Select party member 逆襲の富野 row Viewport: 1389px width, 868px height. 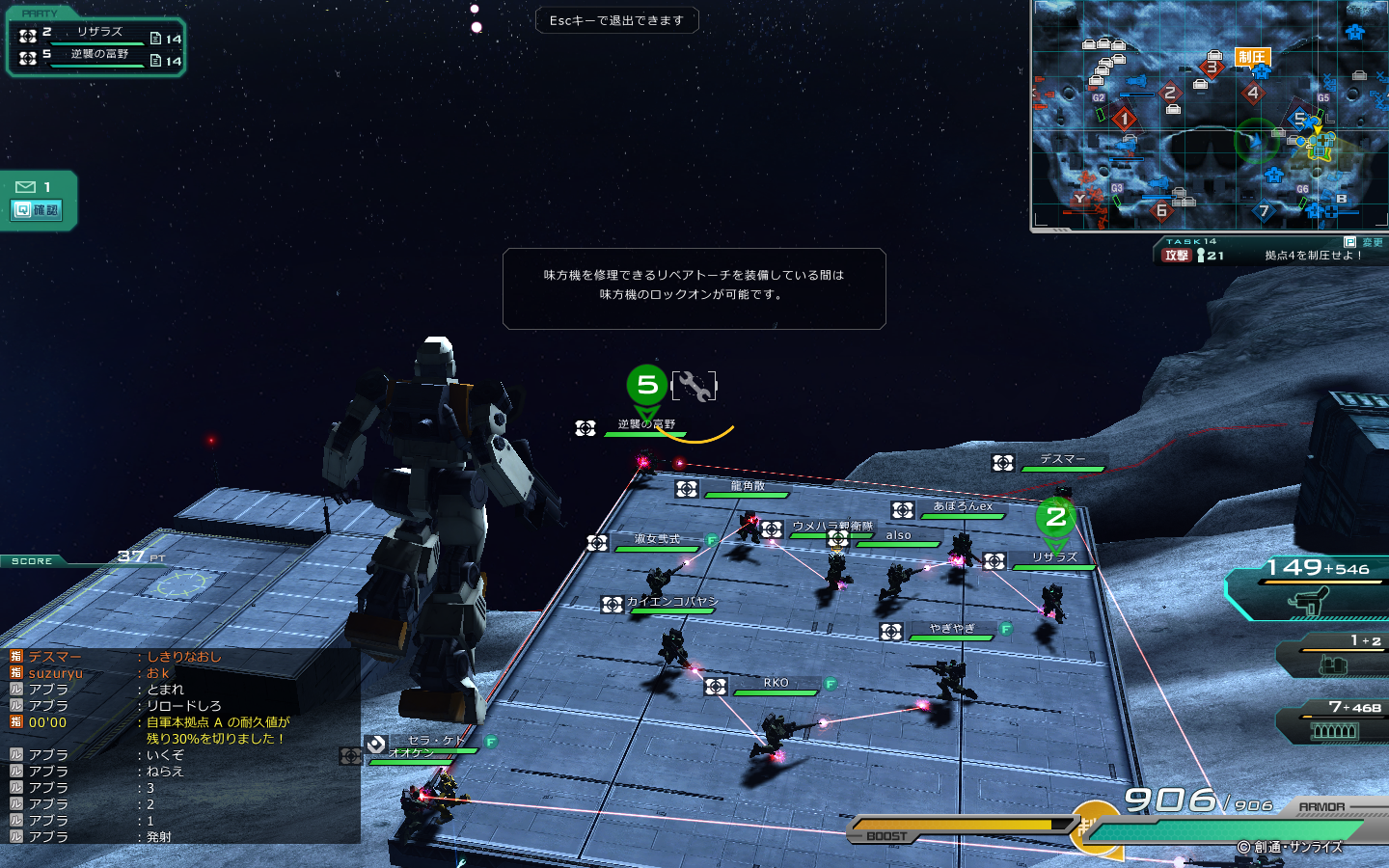99,55
